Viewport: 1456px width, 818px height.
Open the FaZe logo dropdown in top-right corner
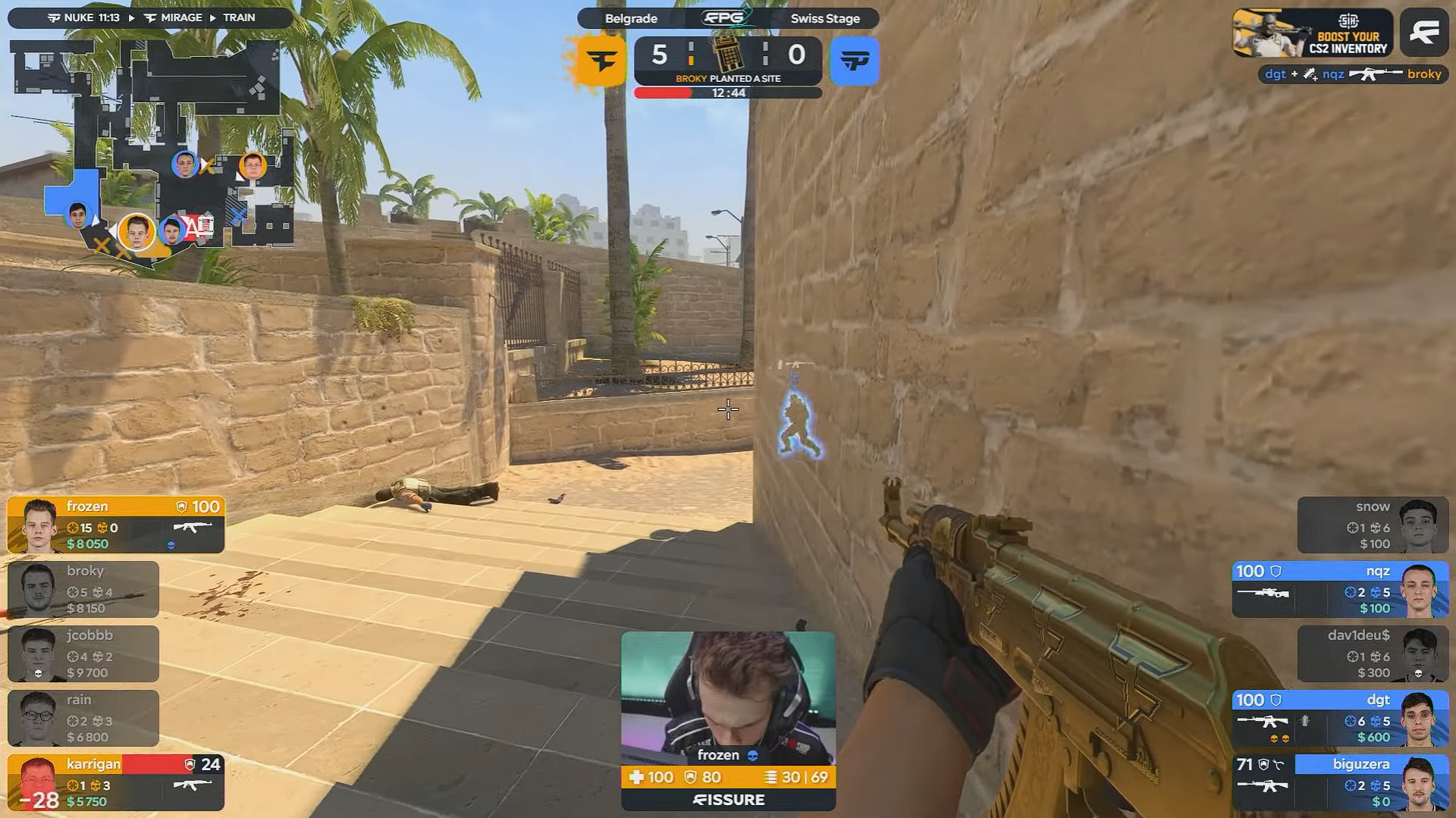tap(1424, 32)
